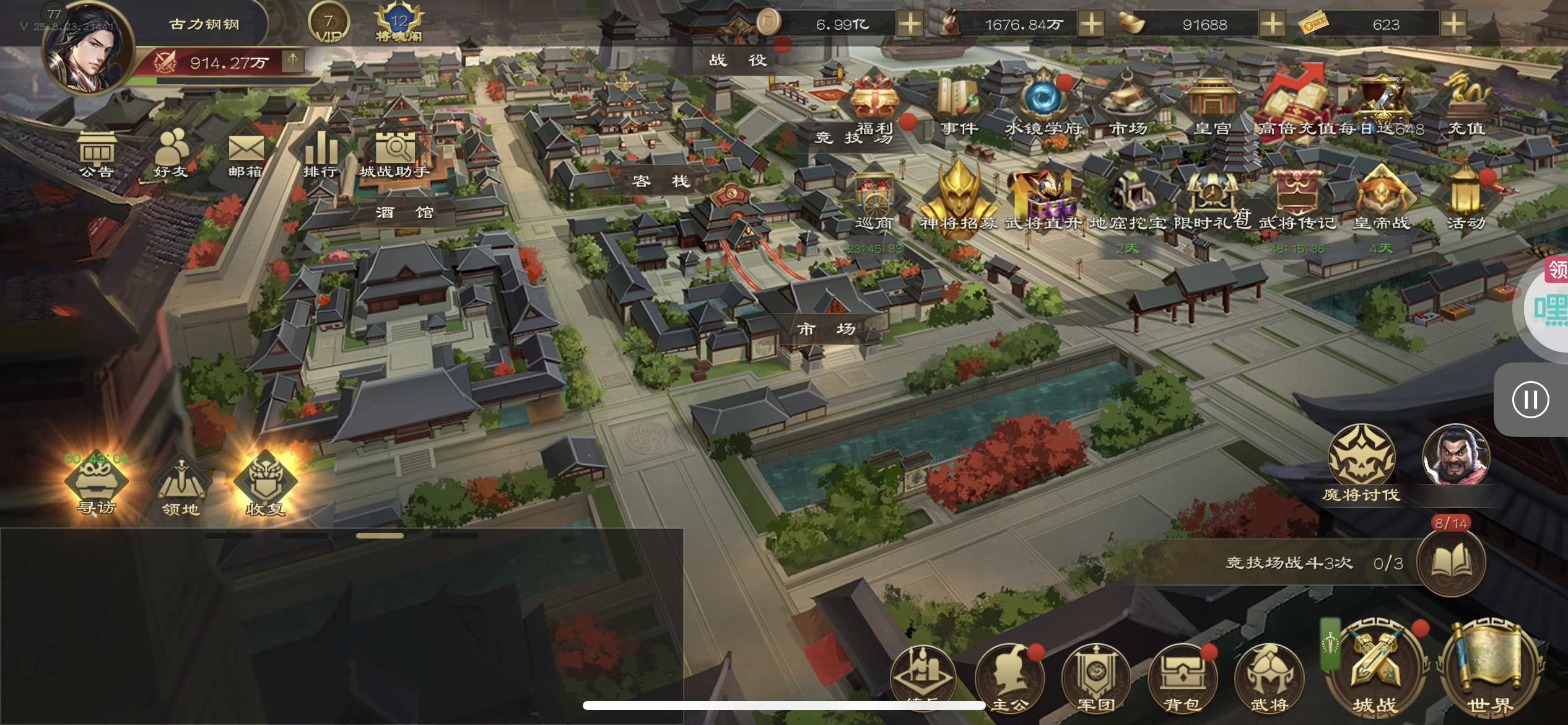Open the 充值 recharge shop
The width and height of the screenshot is (1568, 725).
tap(1466, 105)
